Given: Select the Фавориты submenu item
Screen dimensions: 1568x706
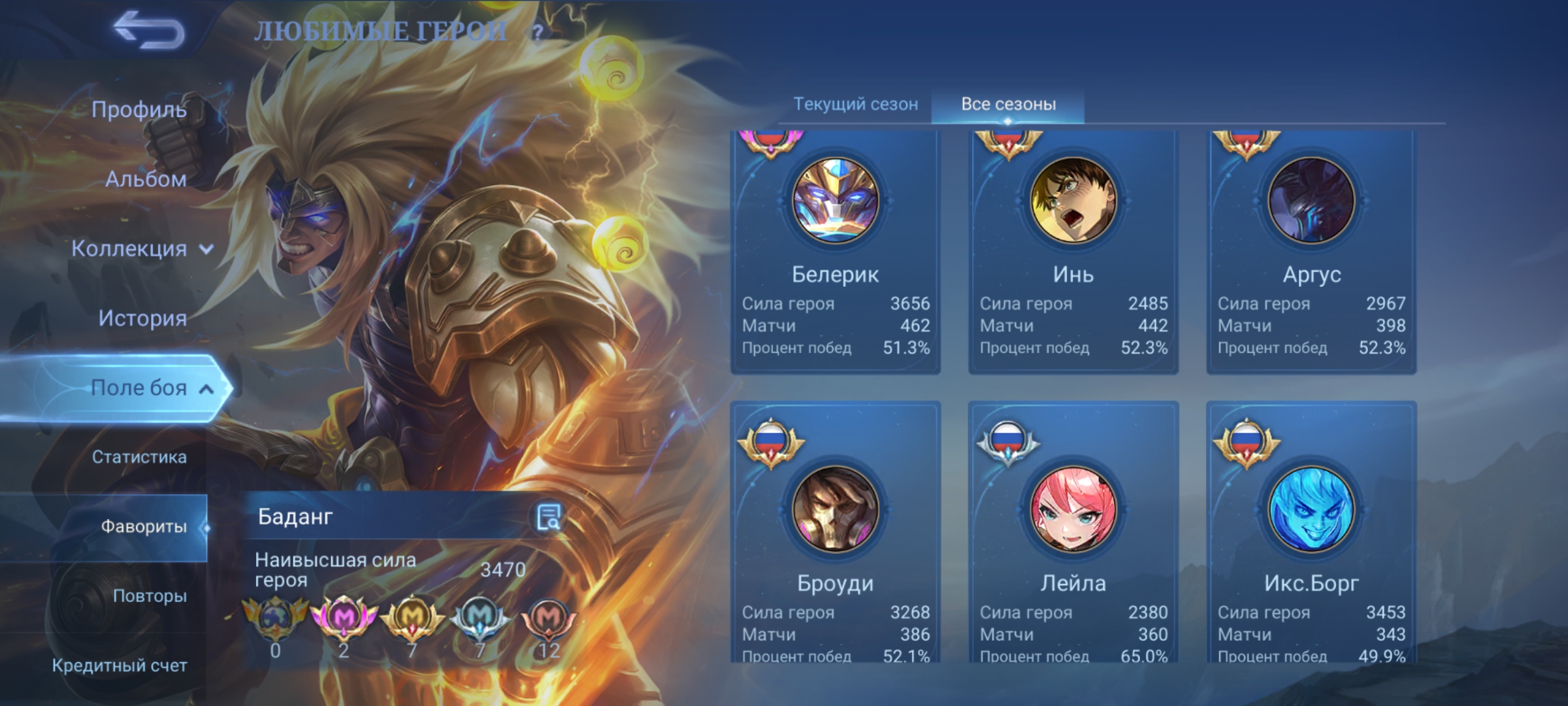Looking at the screenshot, I should (x=143, y=527).
